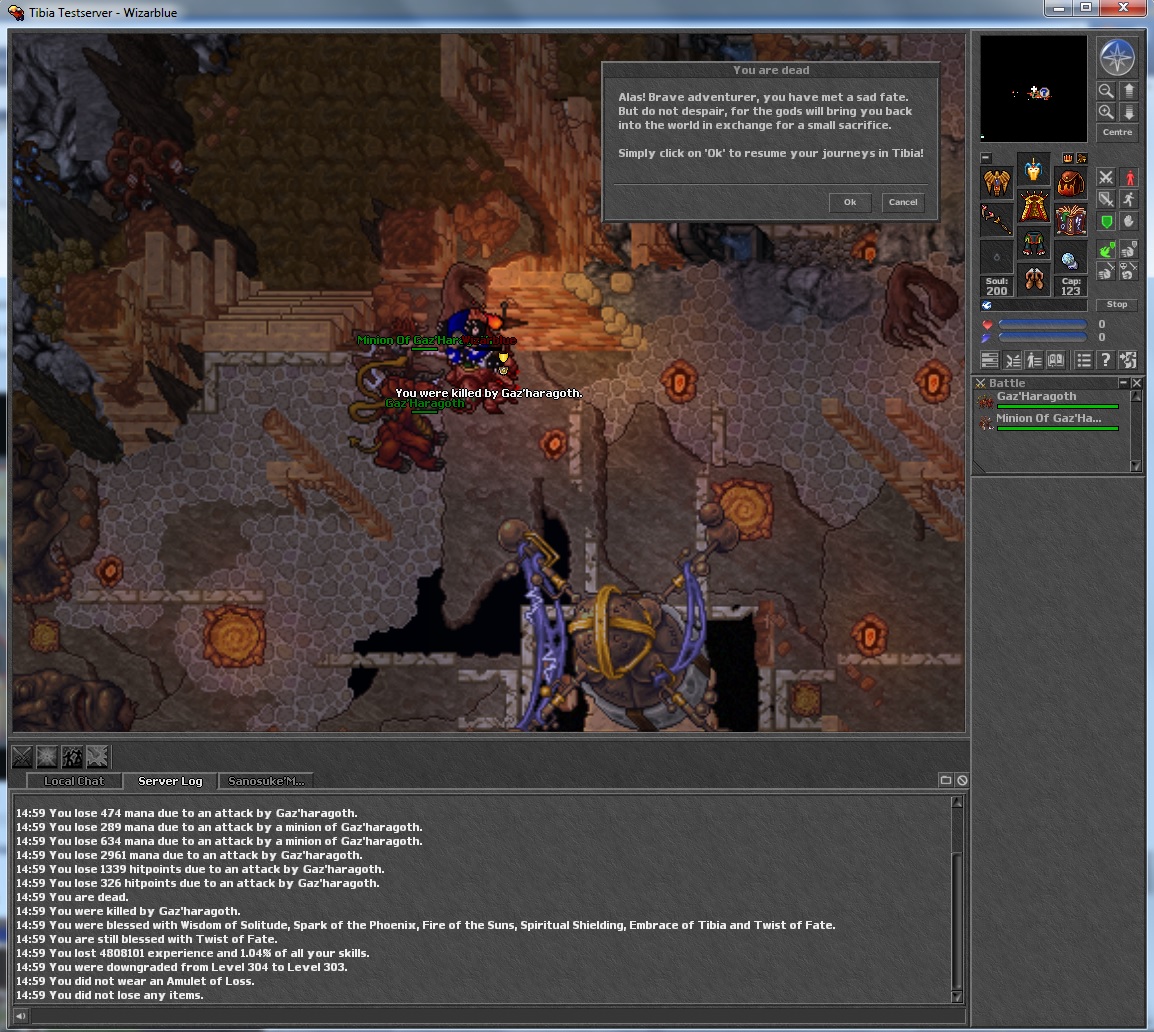Zoom out the minimap with the minus magnifier

click(x=1106, y=91)
